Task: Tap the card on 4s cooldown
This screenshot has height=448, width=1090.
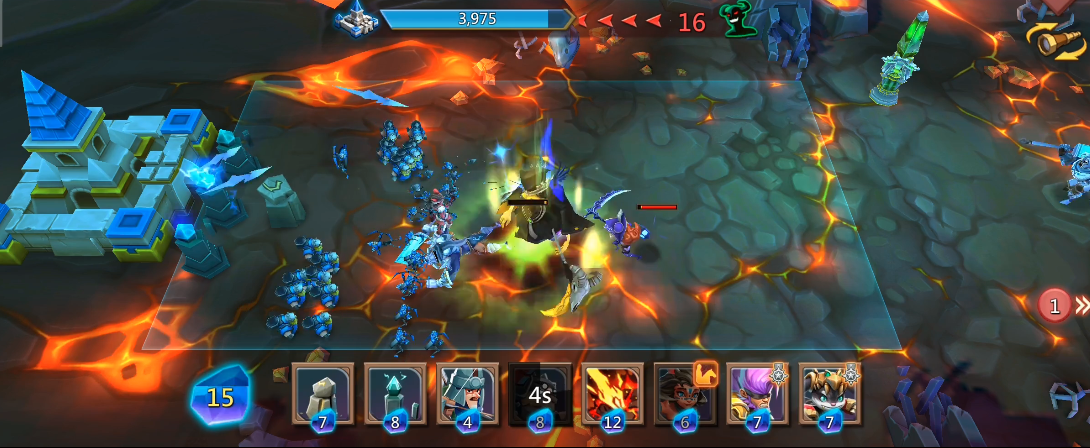Action: [x=540, y=395]
